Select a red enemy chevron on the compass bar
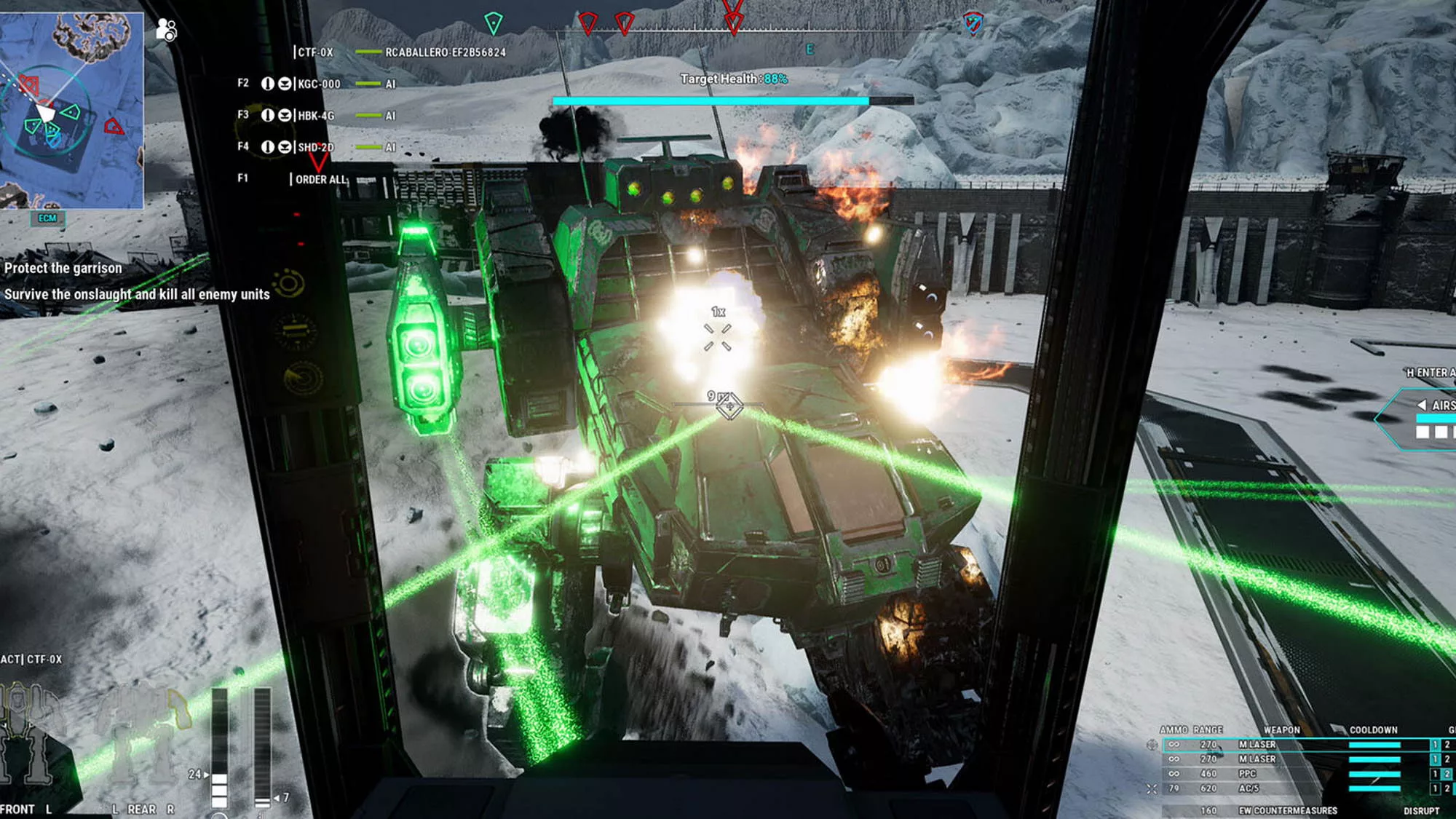This screenshot has height=819, width=1456. coord(588,22)
